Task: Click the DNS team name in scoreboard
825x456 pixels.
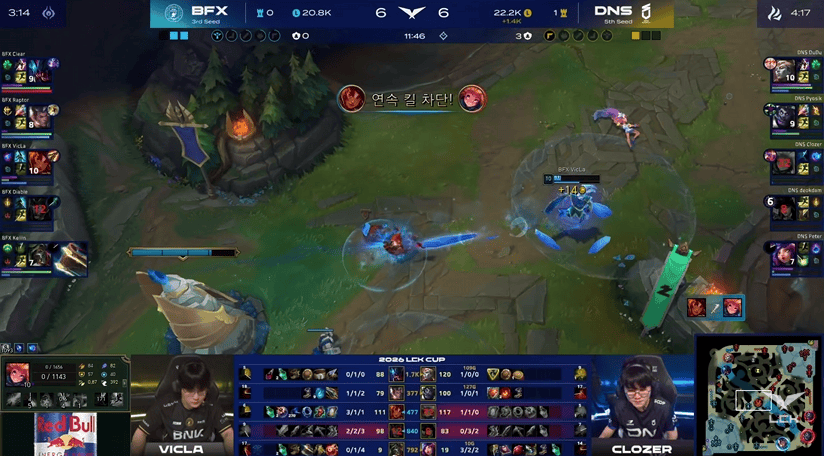Action: click(x=613, y=12)
